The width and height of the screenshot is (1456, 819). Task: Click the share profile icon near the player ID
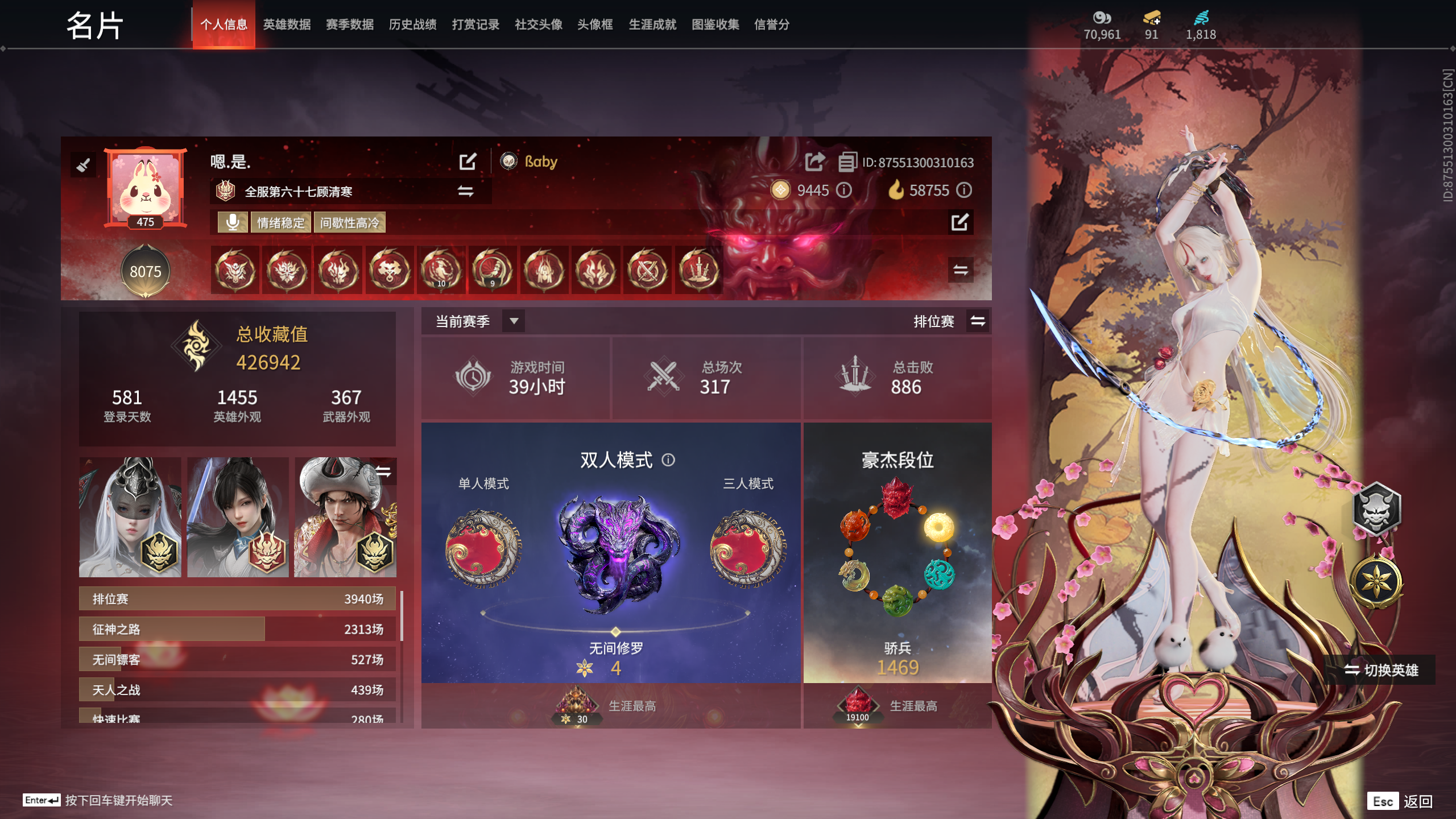(814, 161)
